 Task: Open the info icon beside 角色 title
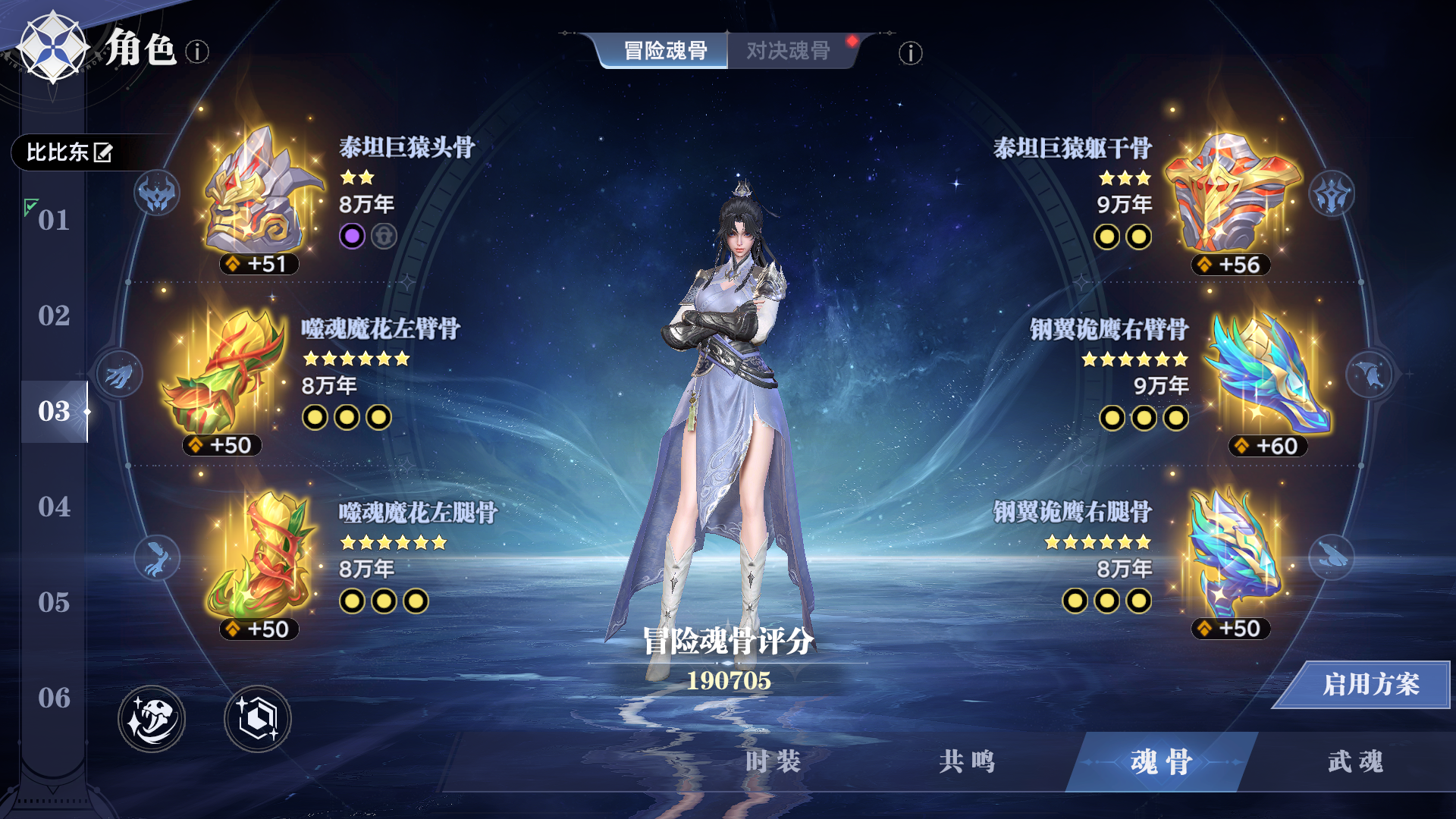(196, 53)
